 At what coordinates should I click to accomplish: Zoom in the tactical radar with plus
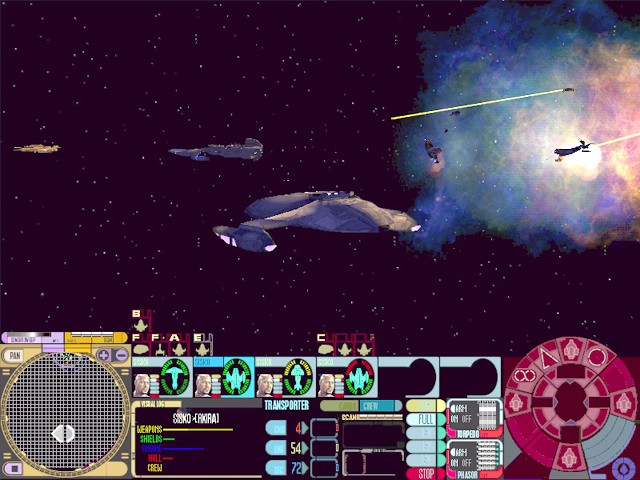[103, 355]
